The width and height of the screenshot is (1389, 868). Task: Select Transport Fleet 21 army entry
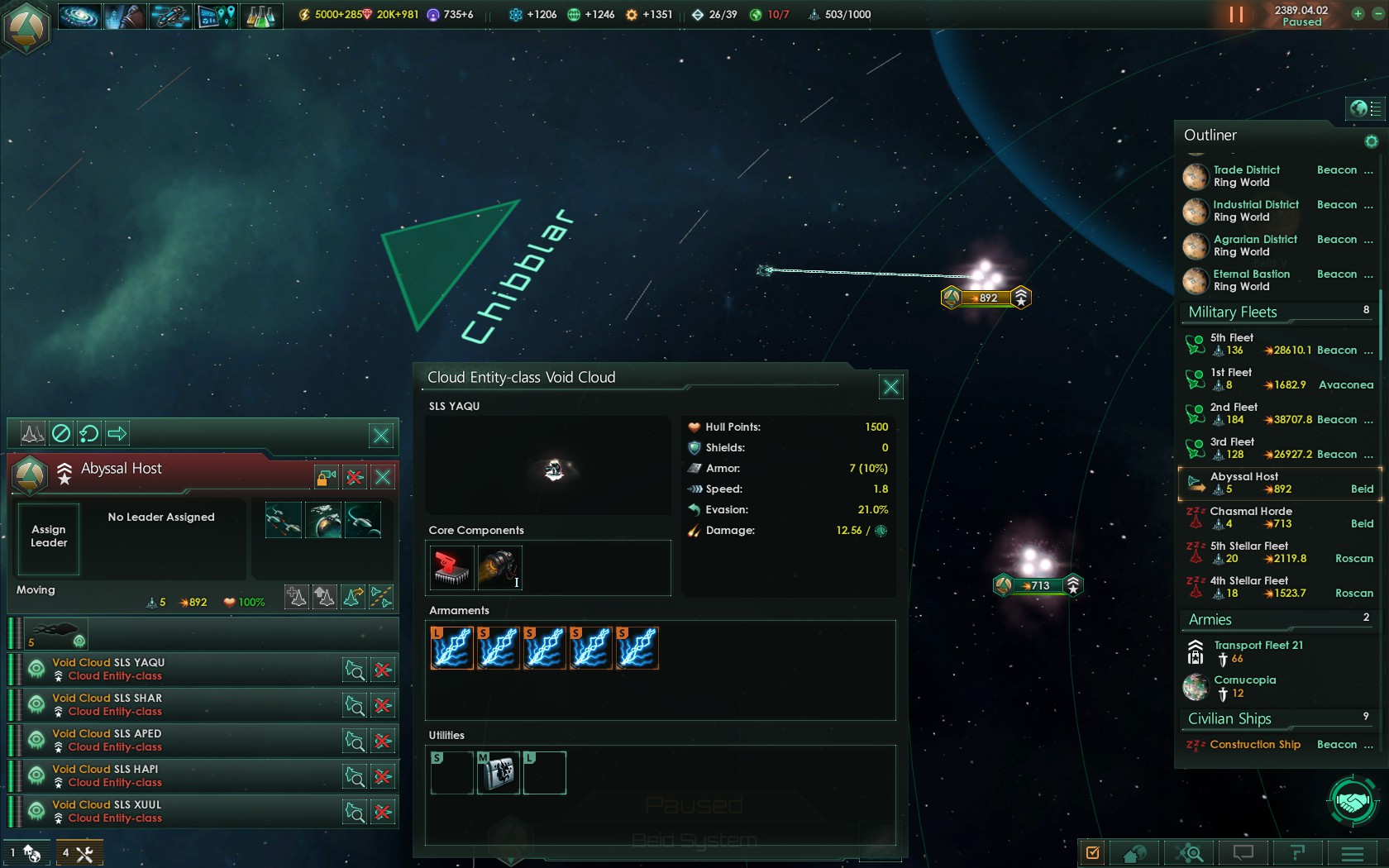pos(1257,651)
